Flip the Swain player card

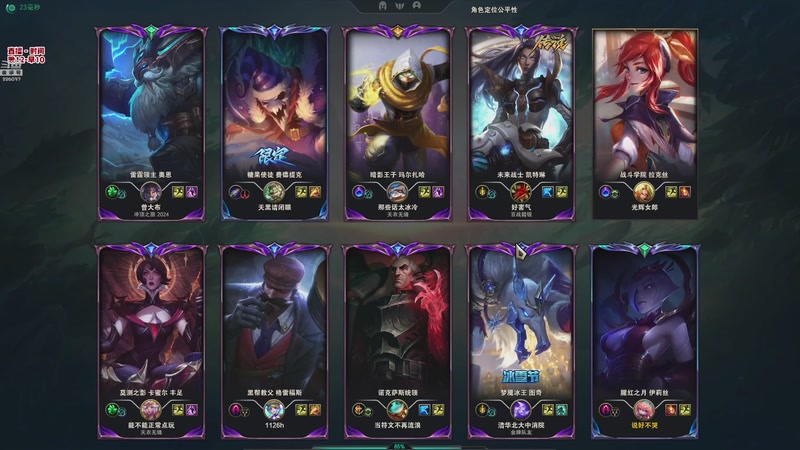pos(395,330)
